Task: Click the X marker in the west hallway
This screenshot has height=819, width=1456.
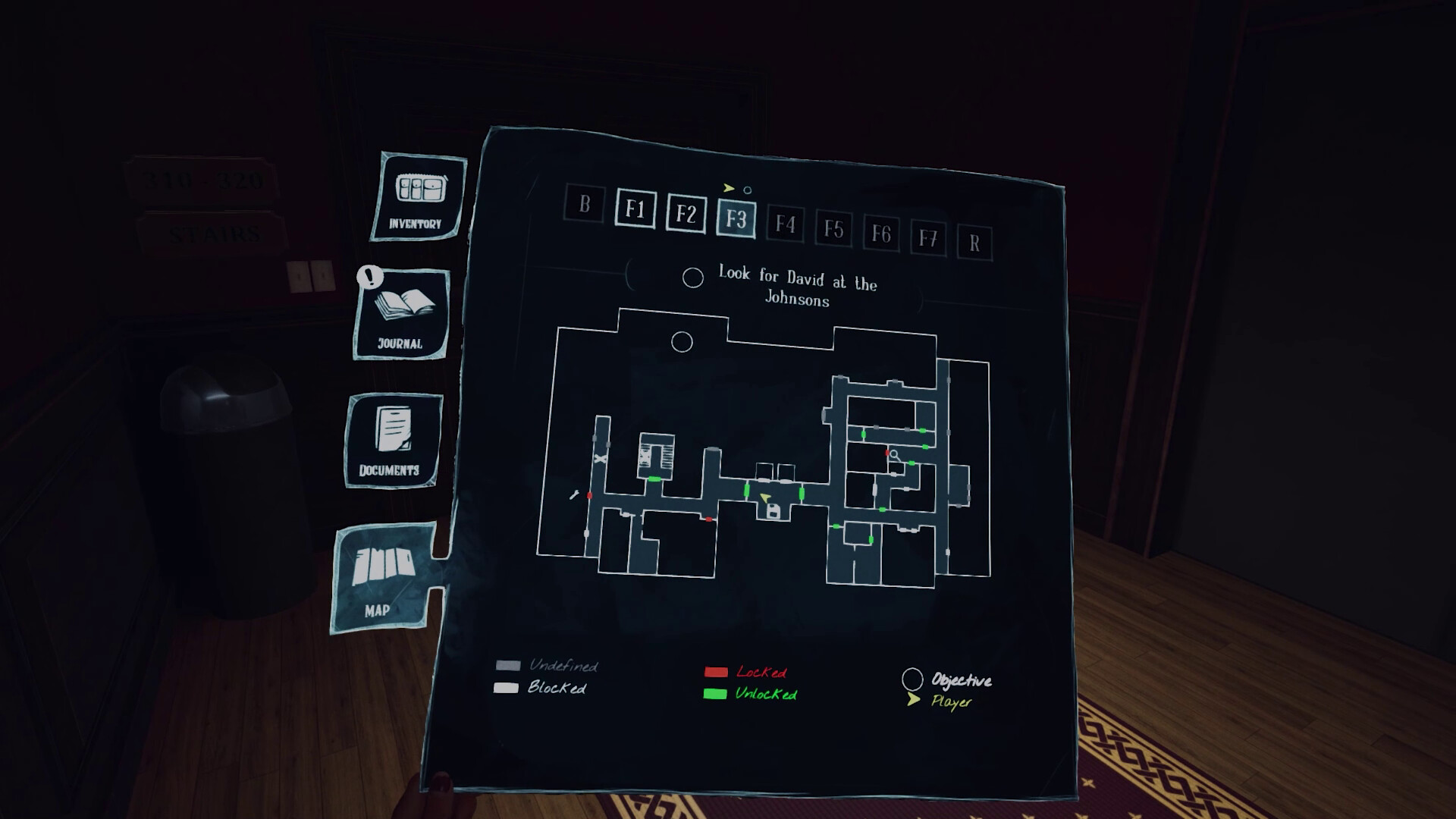Action: tap(601, 459)
